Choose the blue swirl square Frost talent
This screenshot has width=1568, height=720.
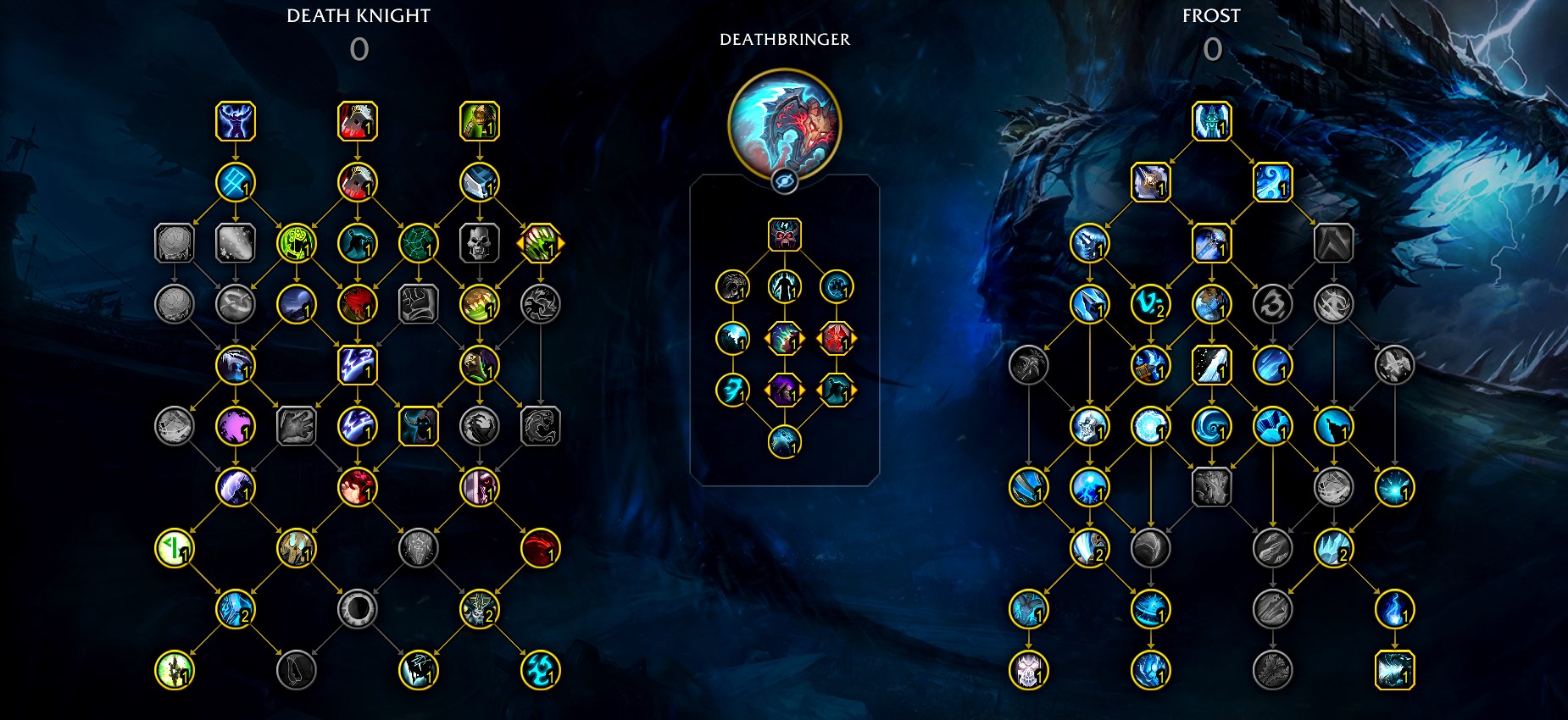pyautogui.click(x=1272, y=182)
